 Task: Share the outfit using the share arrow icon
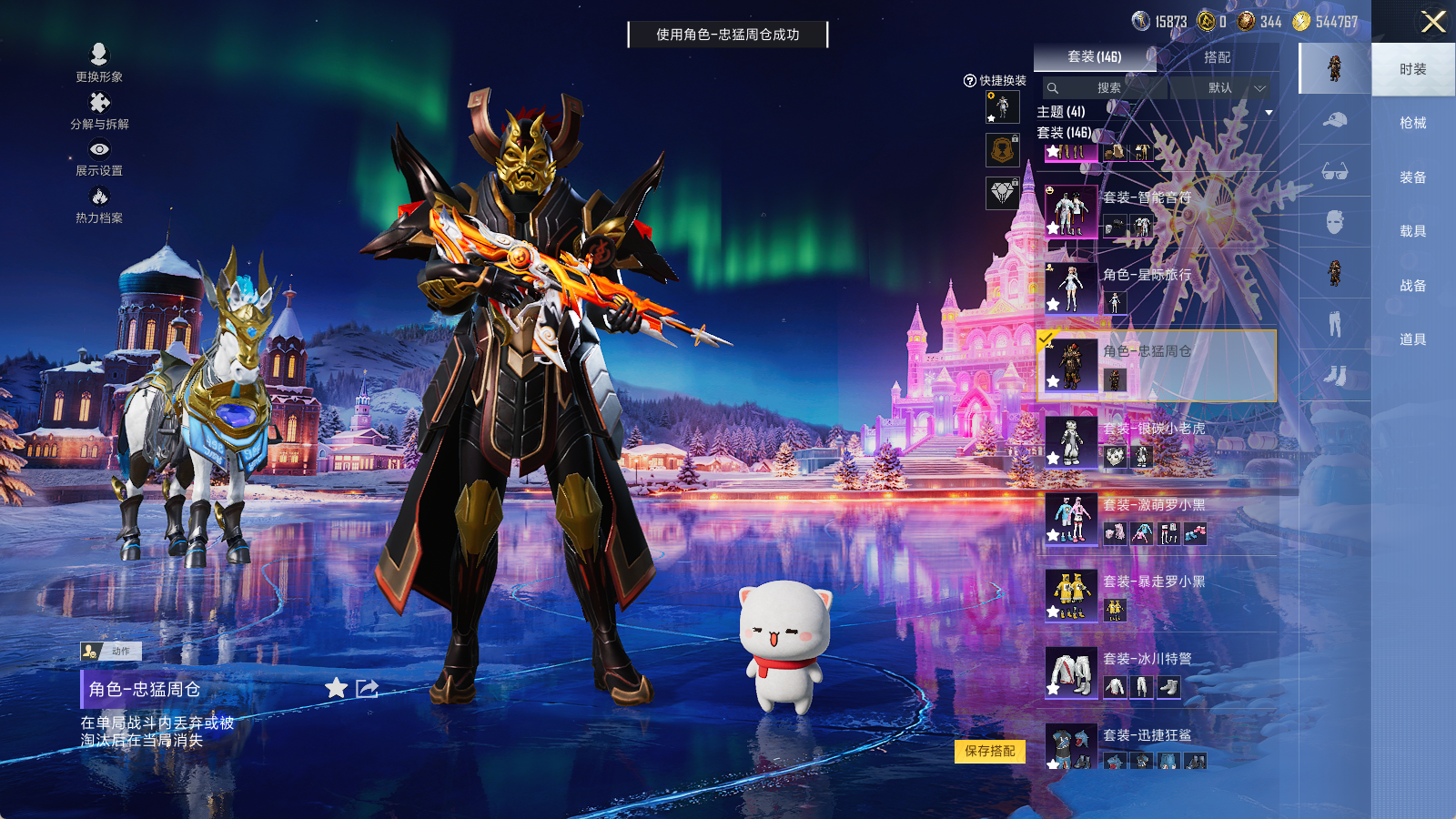[x=367, y=688]
